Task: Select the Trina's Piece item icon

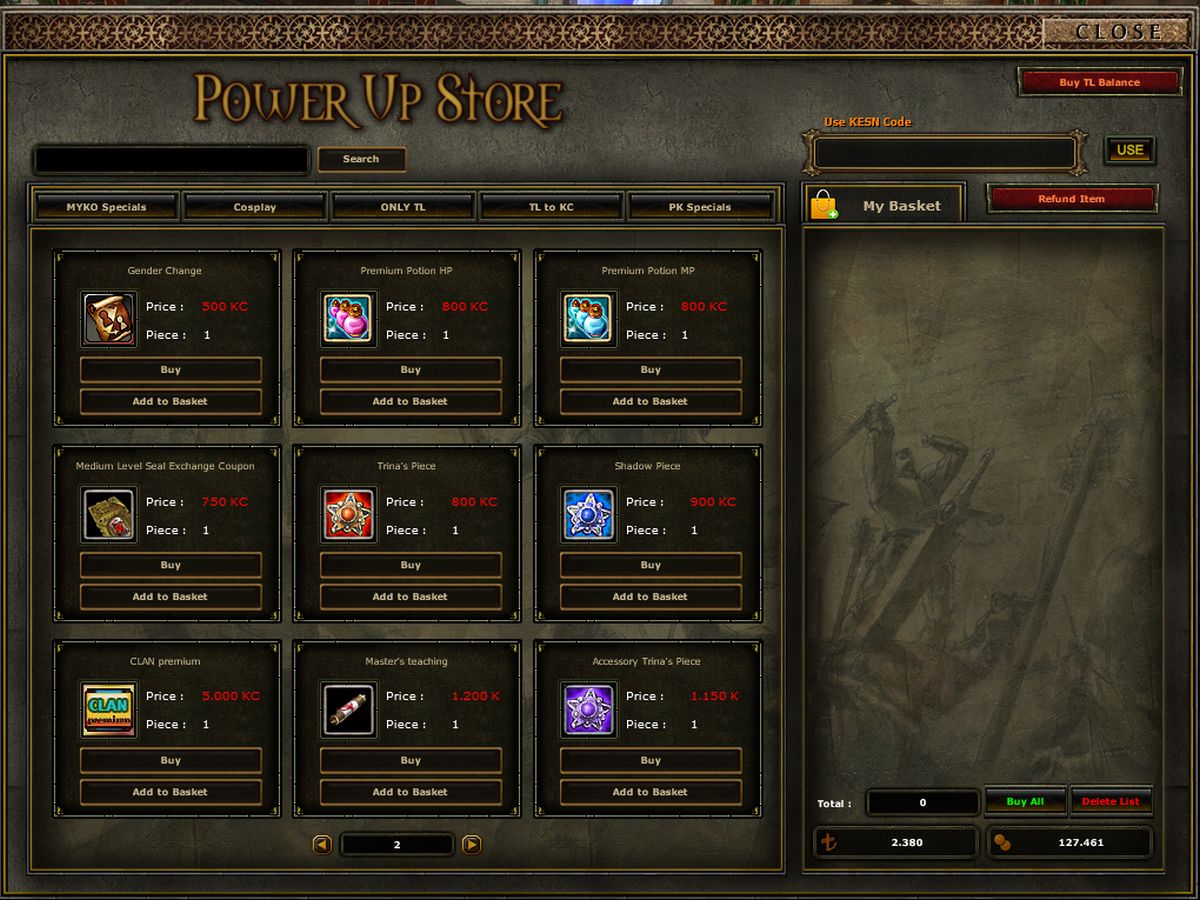Action: pos(349,515)
